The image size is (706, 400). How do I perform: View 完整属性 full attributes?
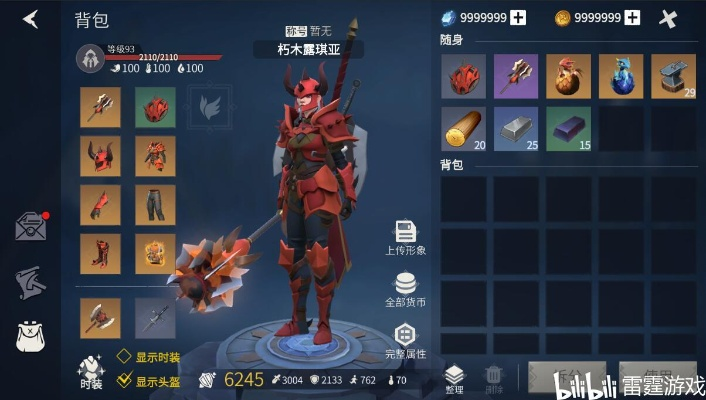pos(406,341)
